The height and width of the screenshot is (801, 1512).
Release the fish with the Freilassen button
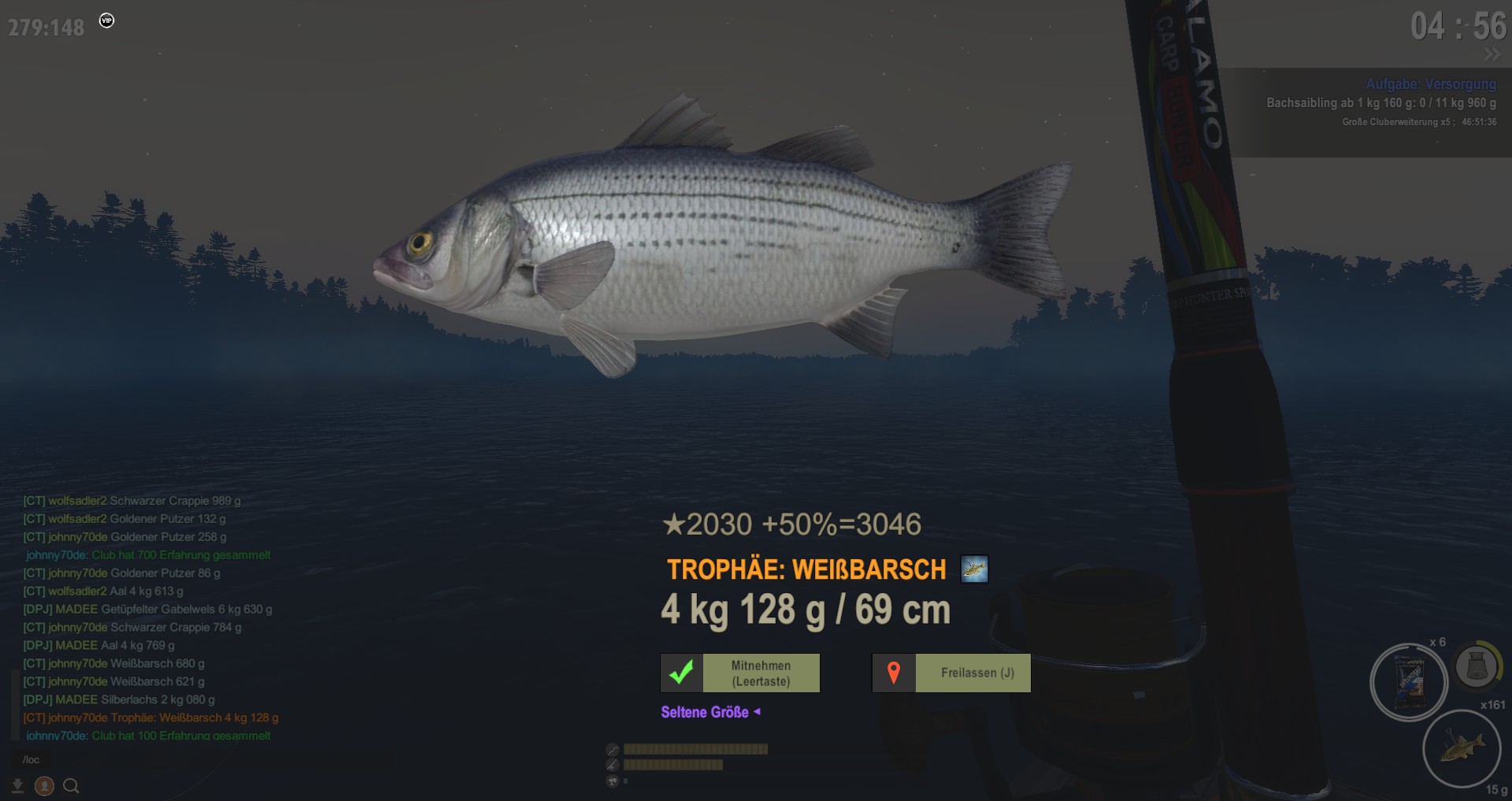pyautogui.click(x=951, y=673)
